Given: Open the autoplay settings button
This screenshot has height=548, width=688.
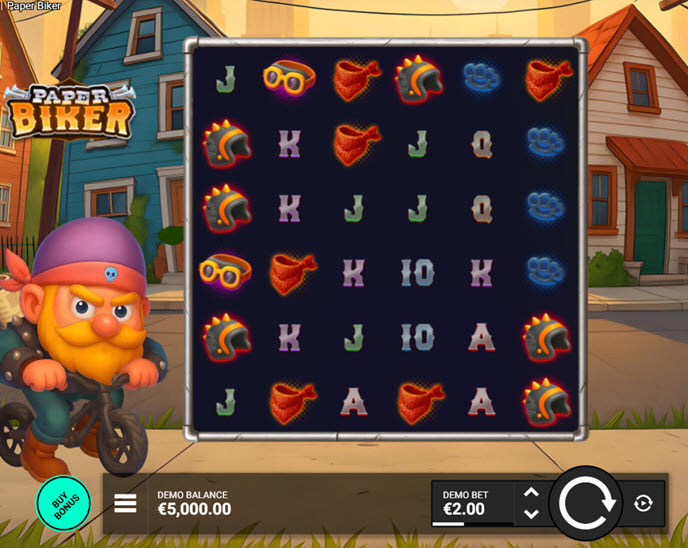Looking at the screenshot, I should pyautogui.click(x=643, y=503).
